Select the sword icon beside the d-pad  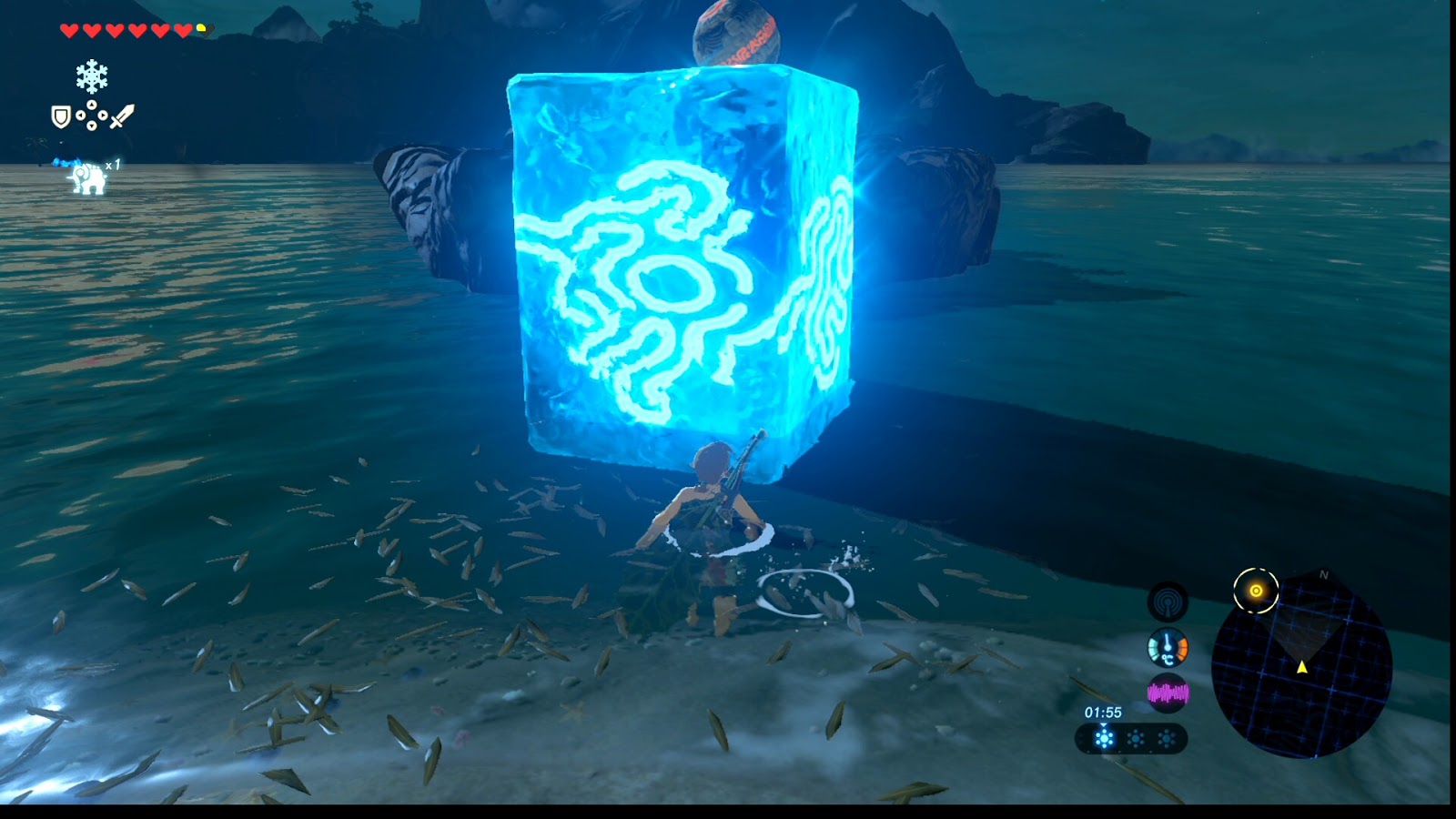(122, 116)
